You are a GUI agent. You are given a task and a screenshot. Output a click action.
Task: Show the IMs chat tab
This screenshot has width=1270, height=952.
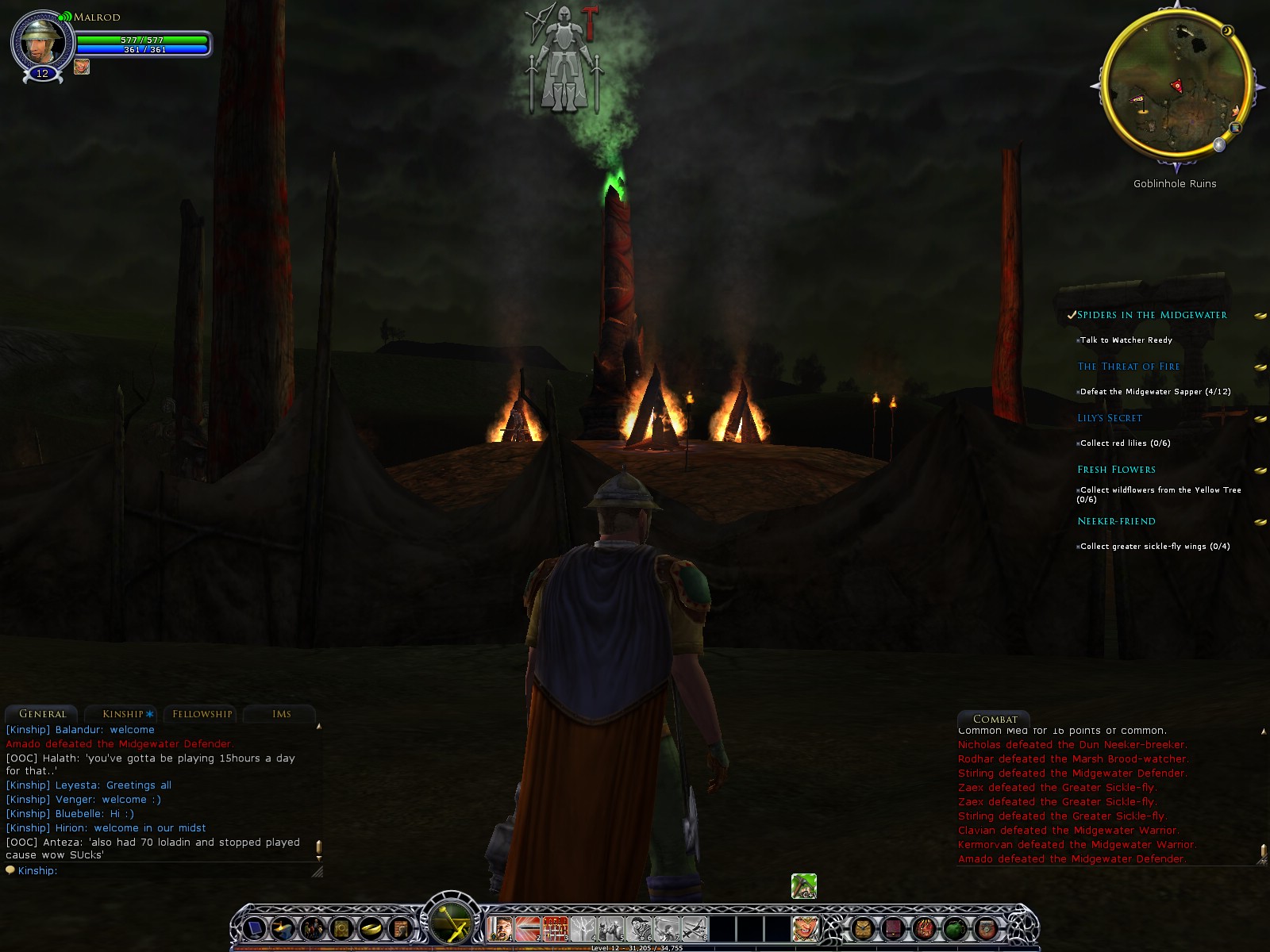tap(281, 714)
